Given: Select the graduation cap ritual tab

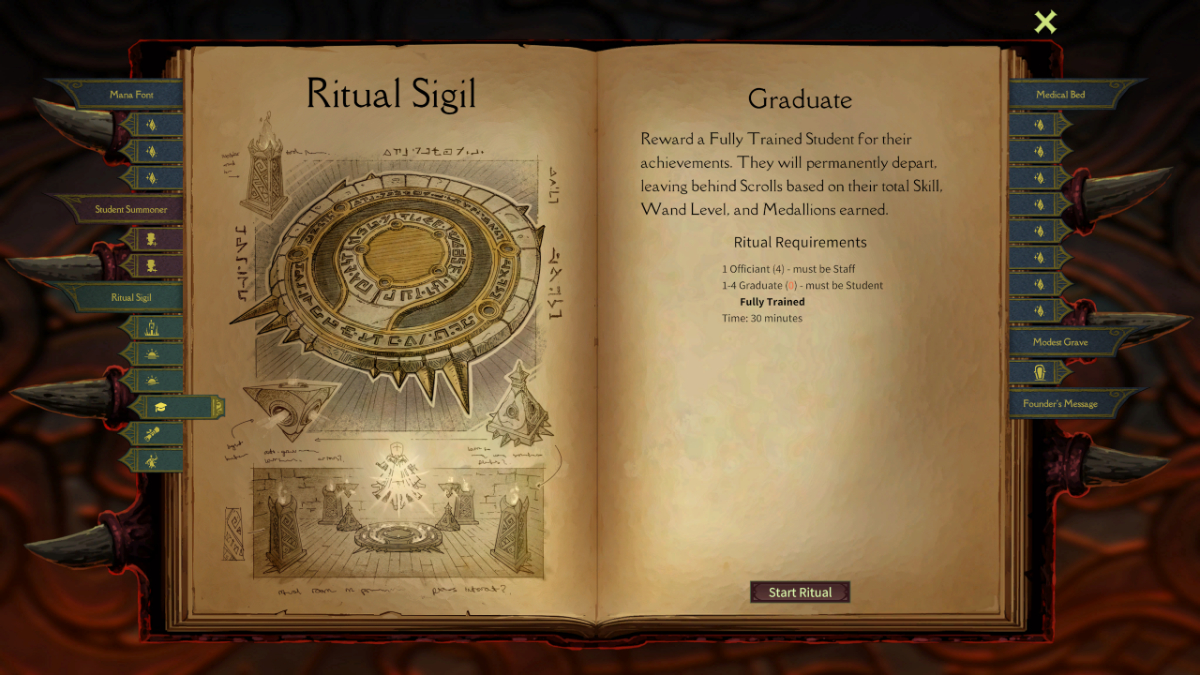Looking at the screenshot, I should 162,407.
